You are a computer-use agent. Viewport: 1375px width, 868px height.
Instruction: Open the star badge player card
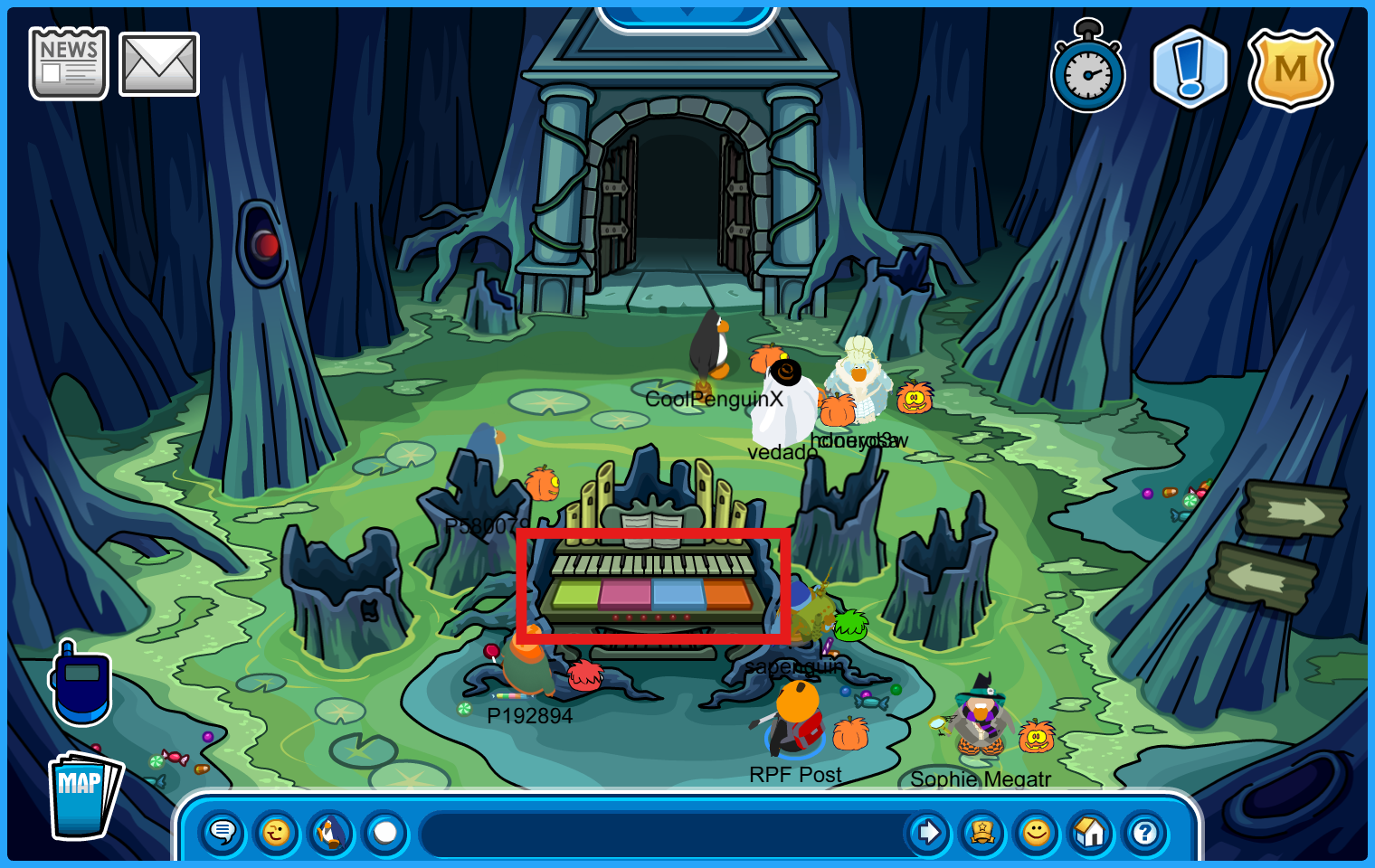(982, 832)
